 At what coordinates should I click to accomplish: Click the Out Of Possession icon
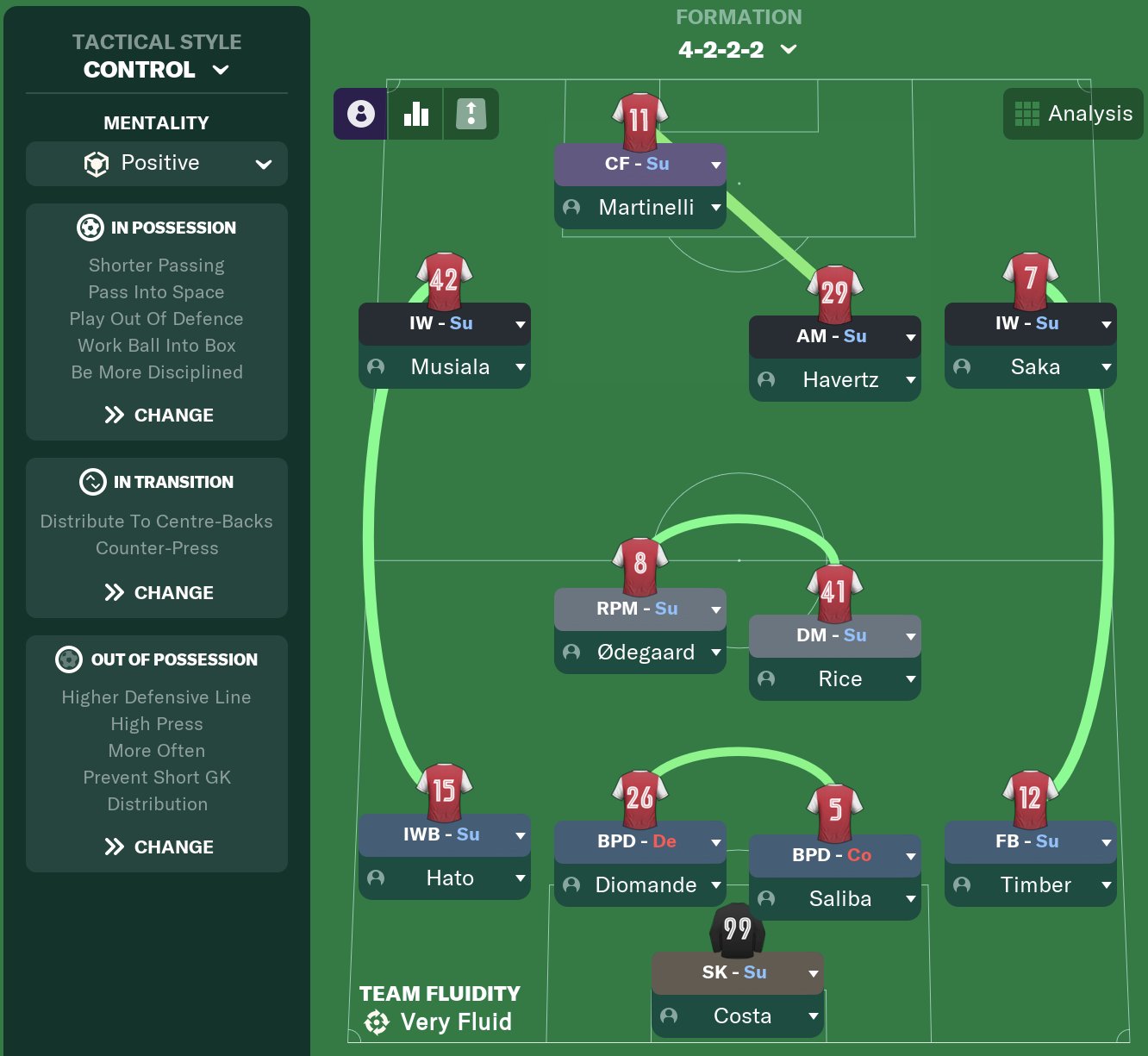[71, 659]
